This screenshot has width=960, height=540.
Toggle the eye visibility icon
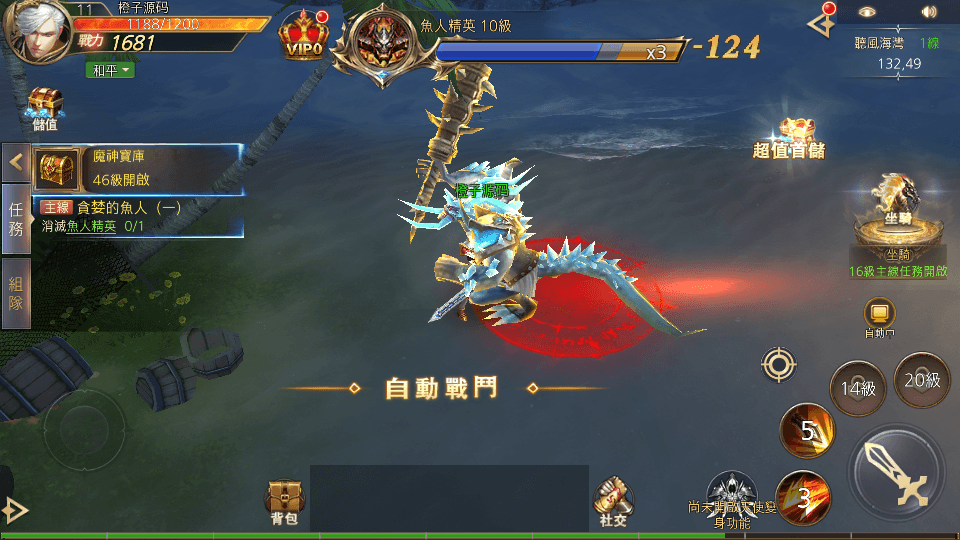868,13
